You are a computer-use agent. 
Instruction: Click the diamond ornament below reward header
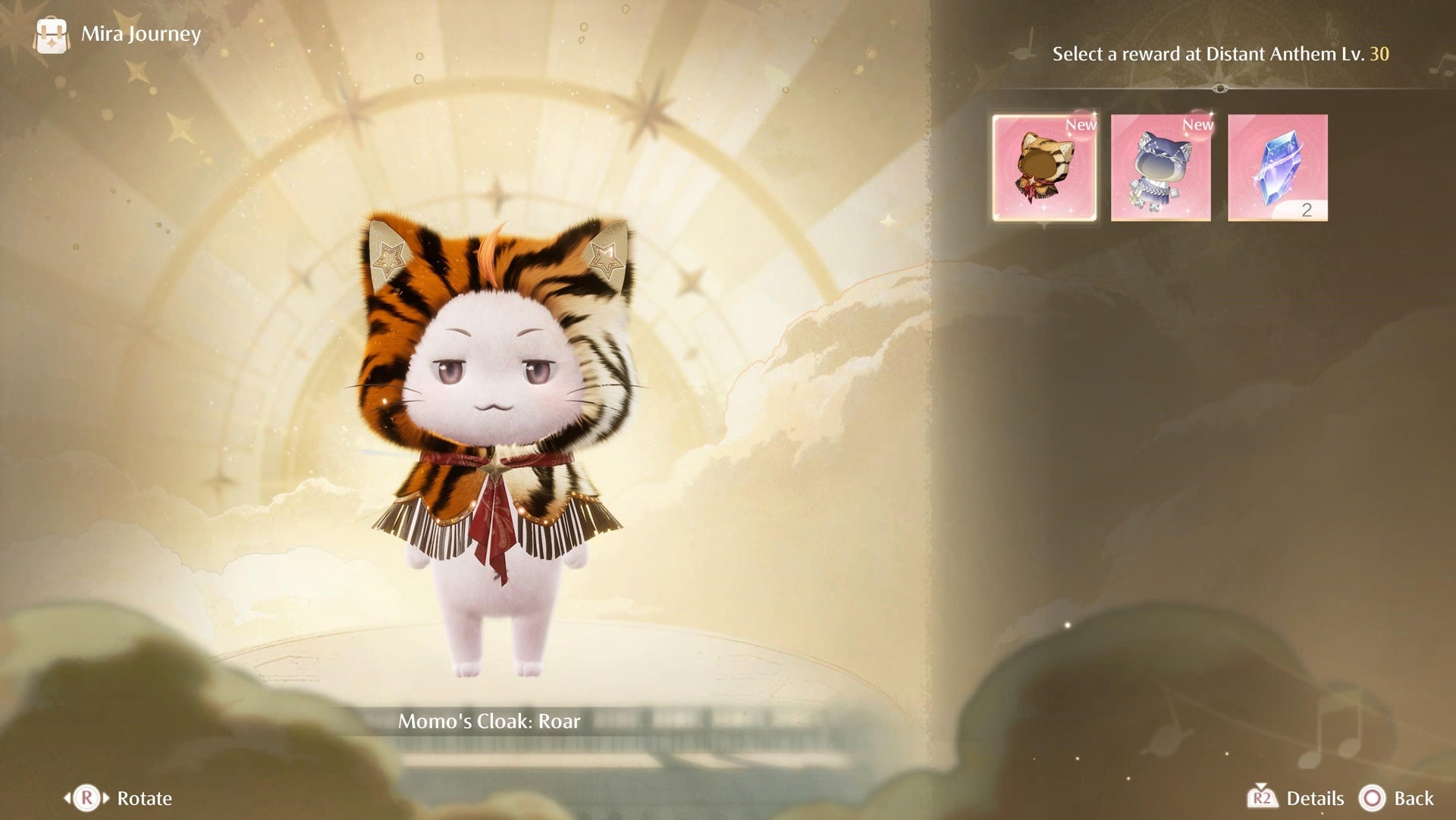click(x=1219, y=88)
